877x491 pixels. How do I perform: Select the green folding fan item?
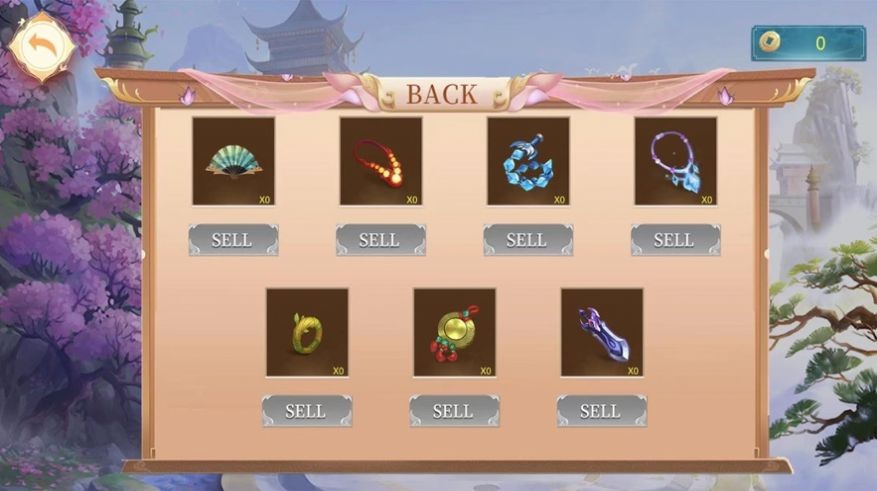pos(233,161)
